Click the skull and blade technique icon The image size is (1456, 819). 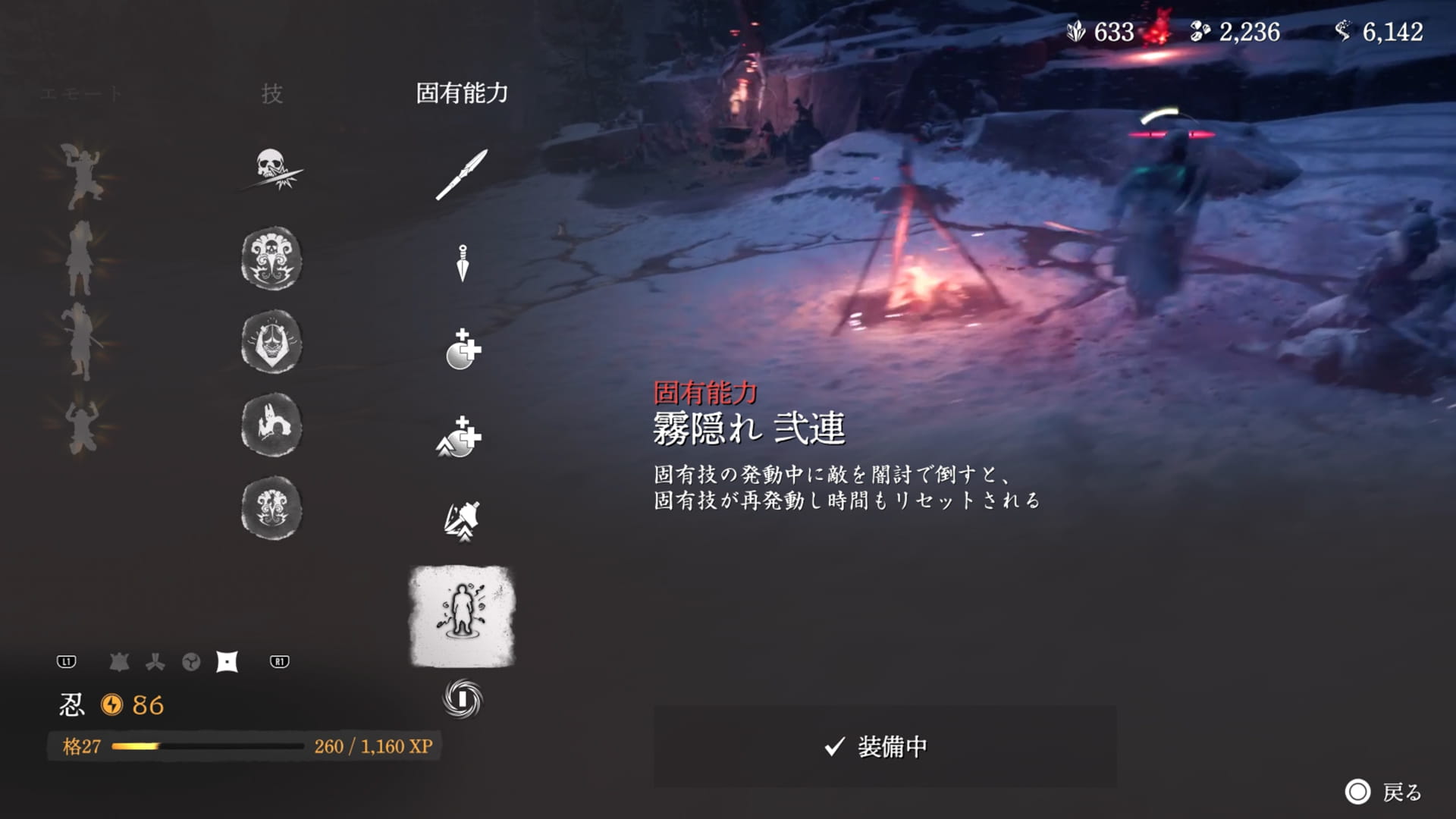click(273, 171)
